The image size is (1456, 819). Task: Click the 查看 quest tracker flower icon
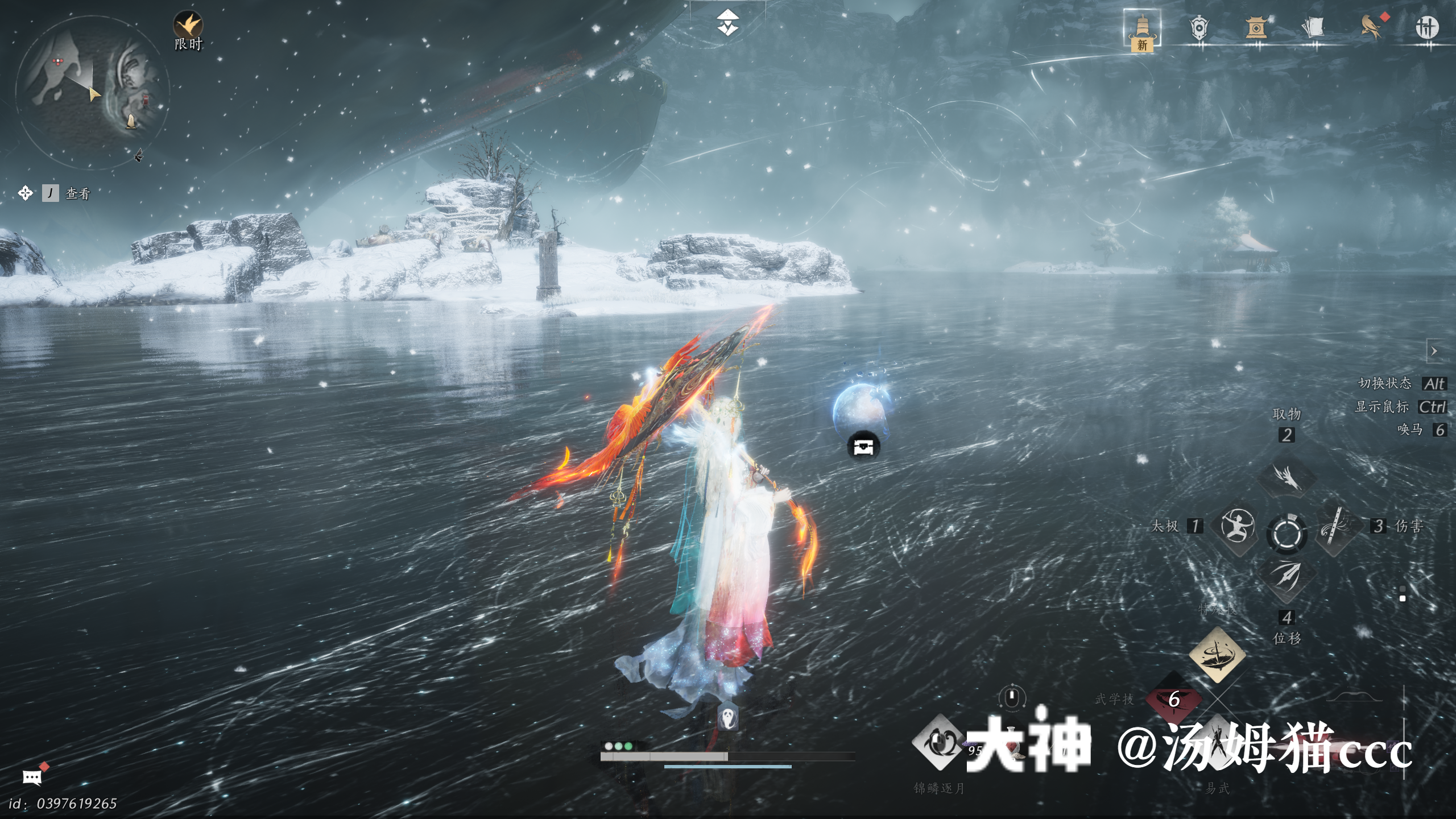click(x=25, y=193)
